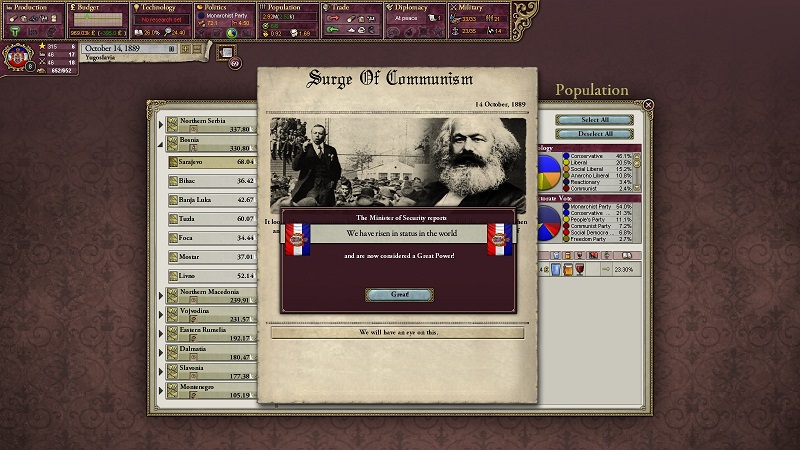
Task: Select the Banja Luka province row
Action: coord(212,199)
